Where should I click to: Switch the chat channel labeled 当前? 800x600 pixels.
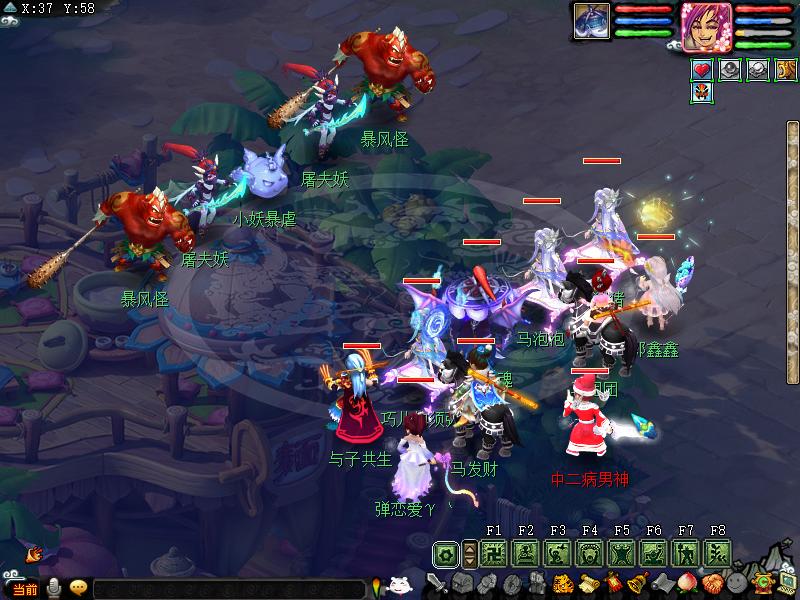pos(24,589)
